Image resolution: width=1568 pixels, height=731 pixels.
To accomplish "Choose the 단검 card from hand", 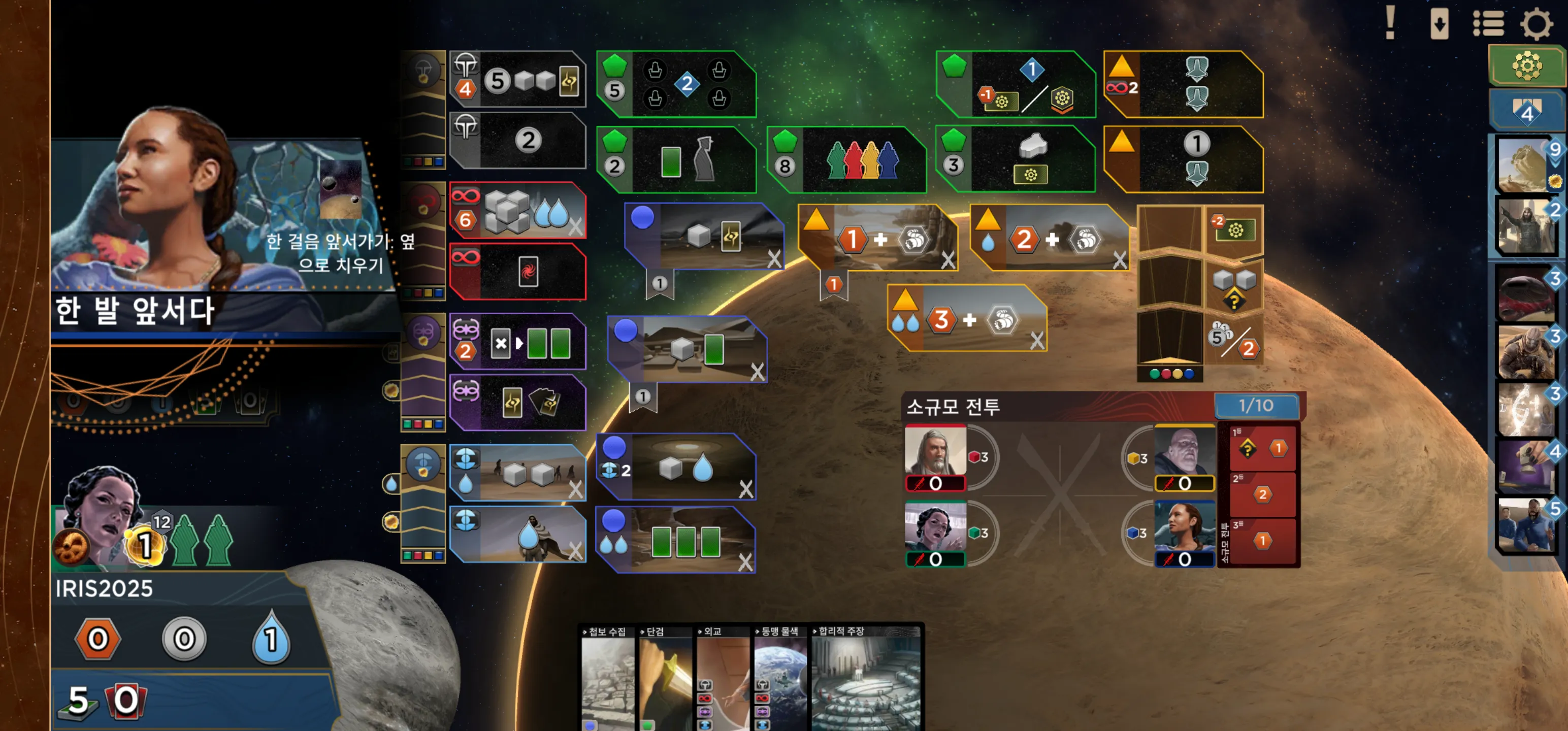I will click(x=664, y=679).
